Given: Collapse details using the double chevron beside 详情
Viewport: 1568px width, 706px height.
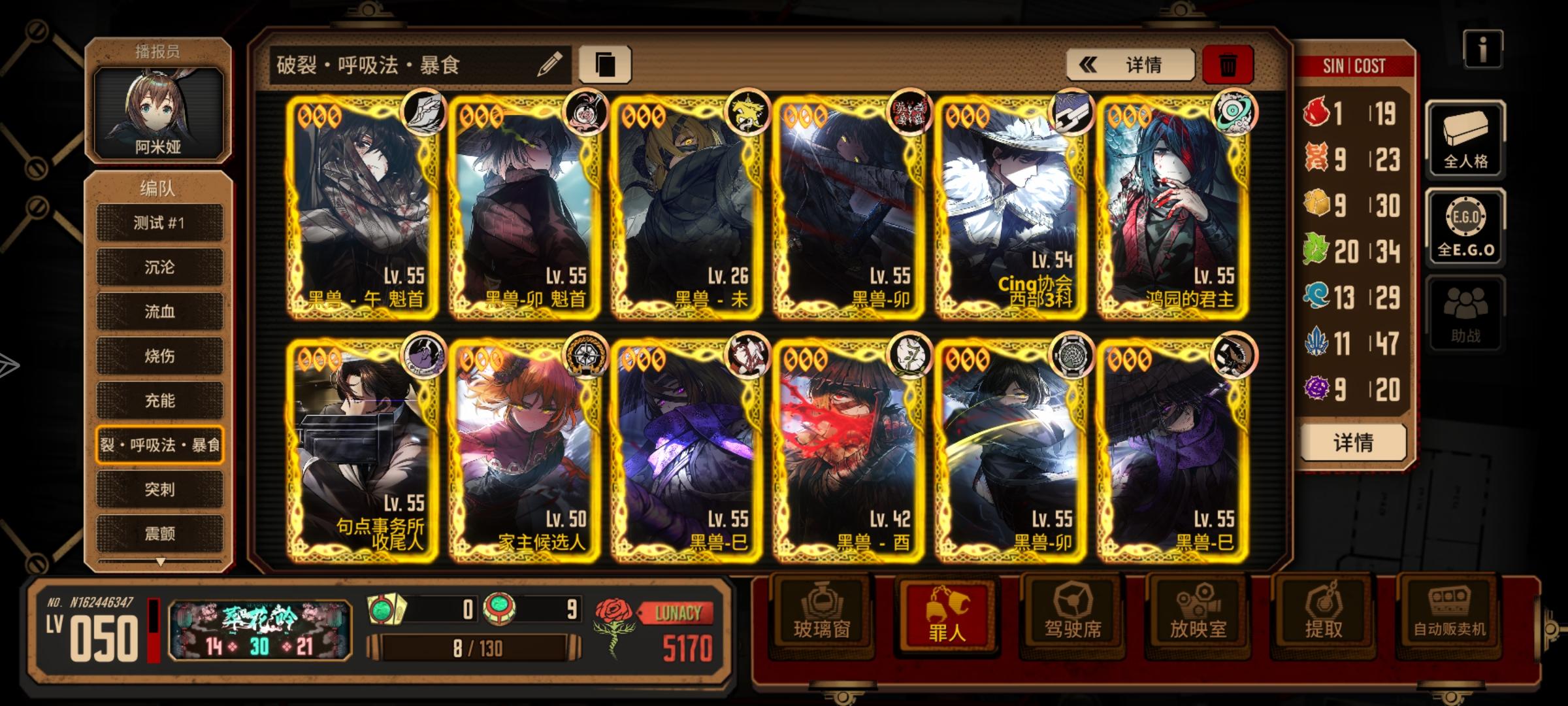Looking at the screenshot, I should (x=1088, y=65).
